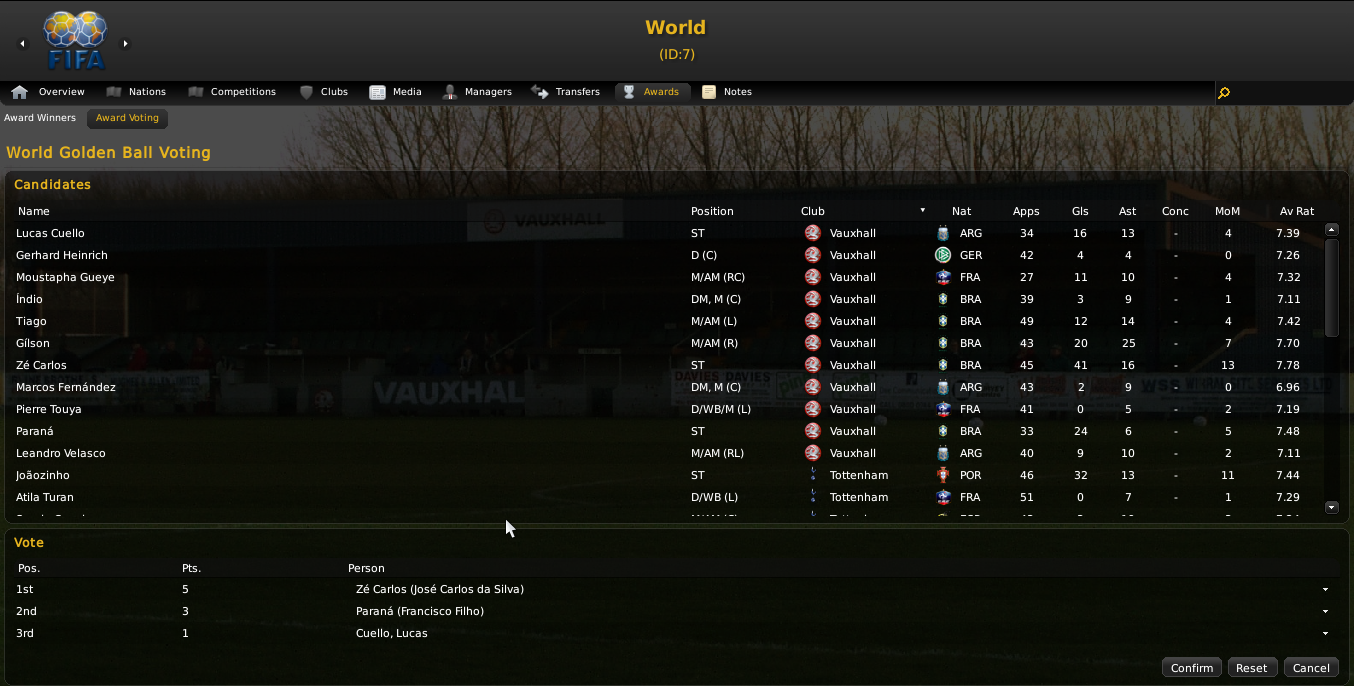This screenshot has height=686, width=1354.
Task: Sort candidates by Av Rat column
Action: tap(1296, 211)
